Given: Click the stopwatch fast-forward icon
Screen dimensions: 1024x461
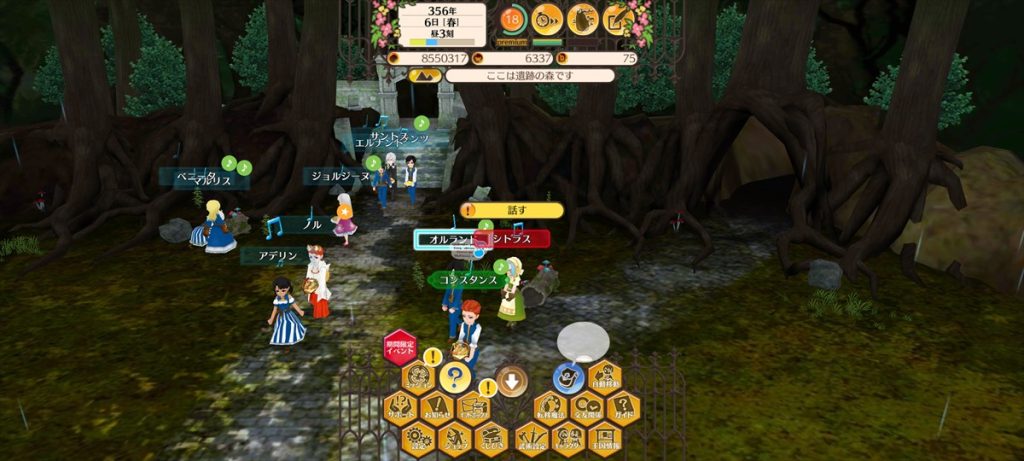Looking at the screenshot, I should pyautogui.click(x=547, y=17).
